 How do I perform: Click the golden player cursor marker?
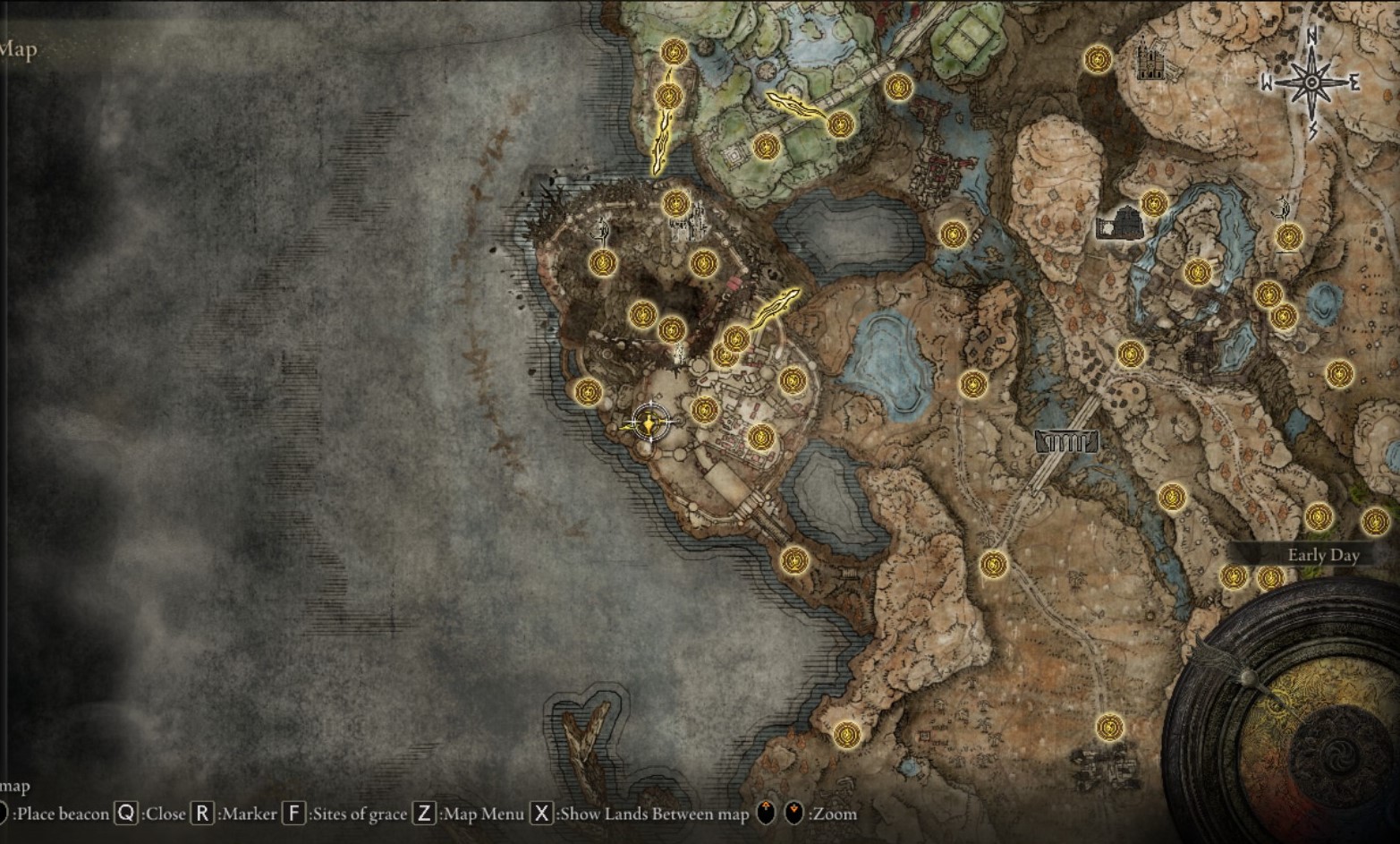click(649, 422)
